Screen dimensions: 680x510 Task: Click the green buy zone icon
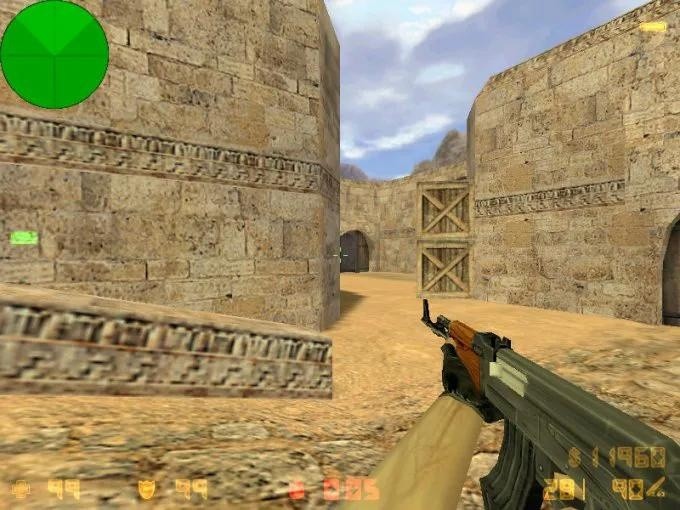tap(23, 238)
